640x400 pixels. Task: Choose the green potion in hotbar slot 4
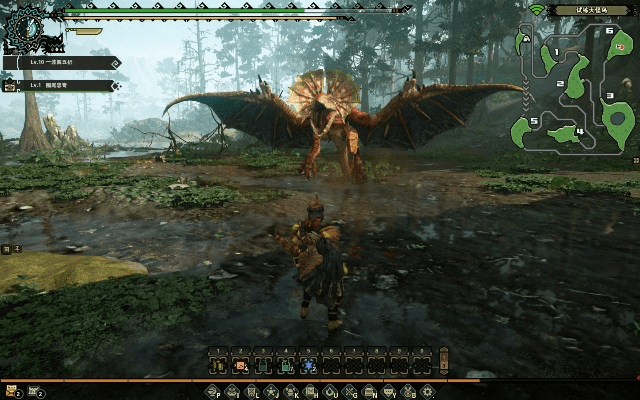tap(286, 364)
